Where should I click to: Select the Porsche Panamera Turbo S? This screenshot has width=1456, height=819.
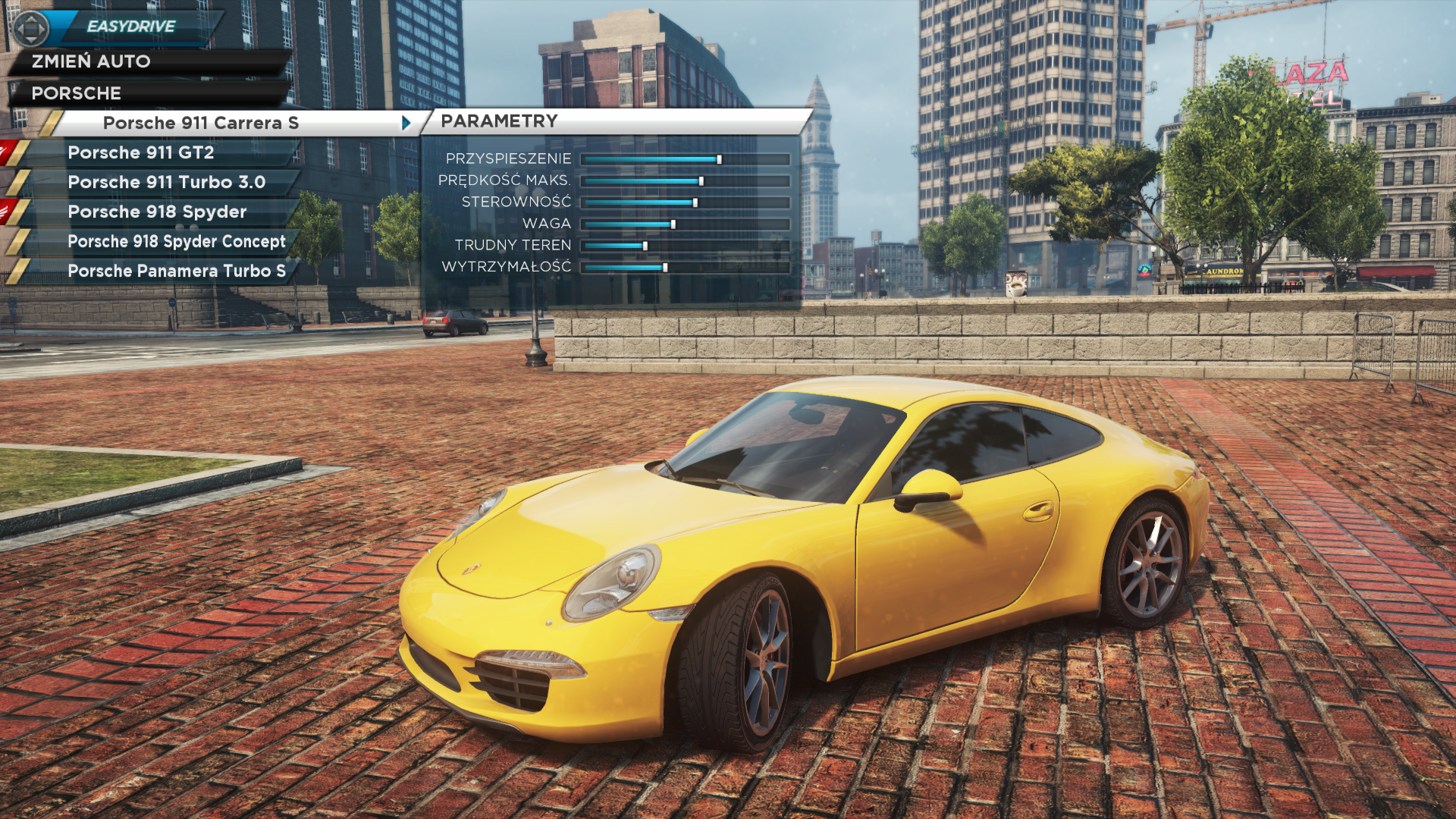[176, 271]
